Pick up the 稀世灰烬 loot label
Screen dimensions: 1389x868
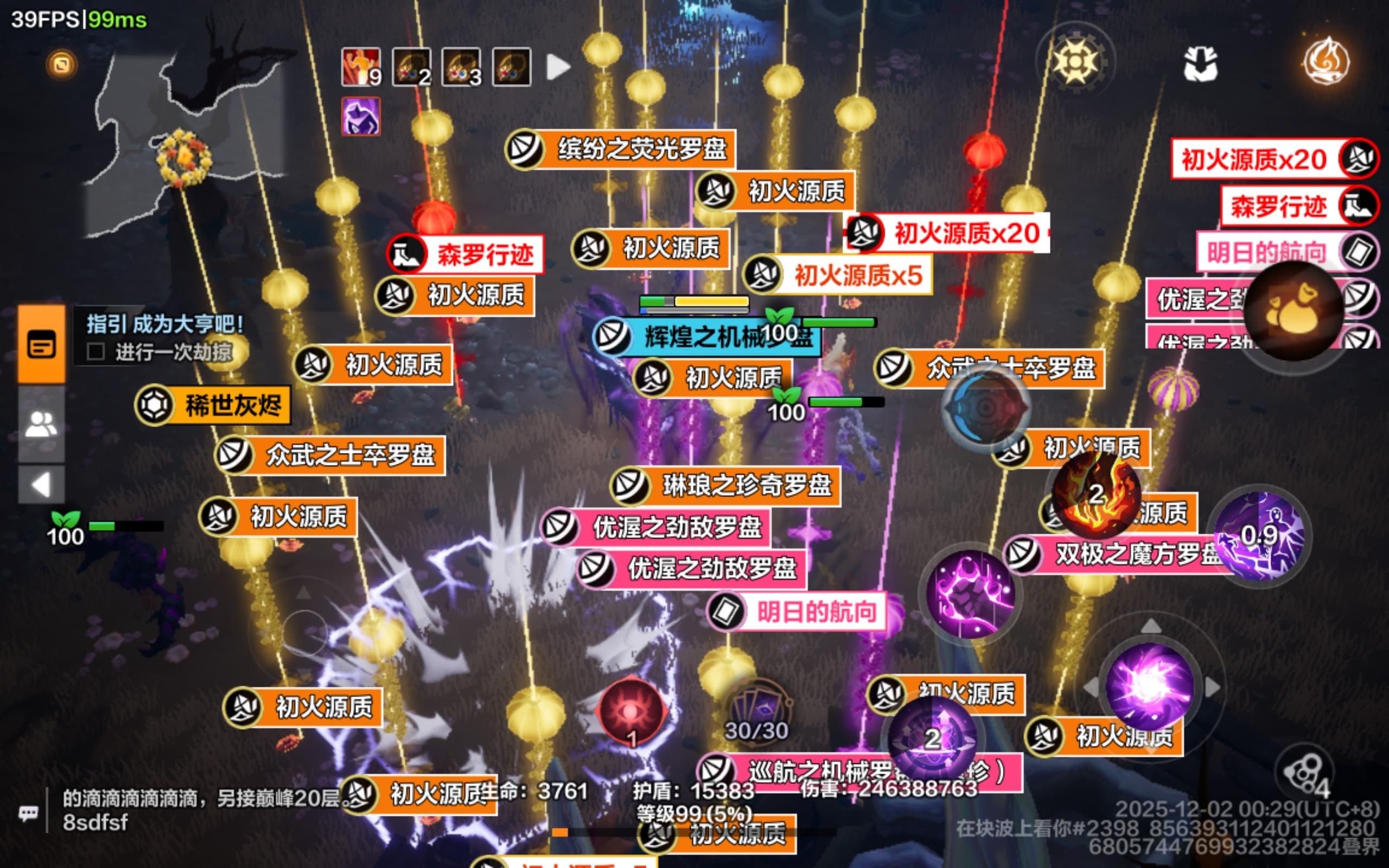coord(221,404)
